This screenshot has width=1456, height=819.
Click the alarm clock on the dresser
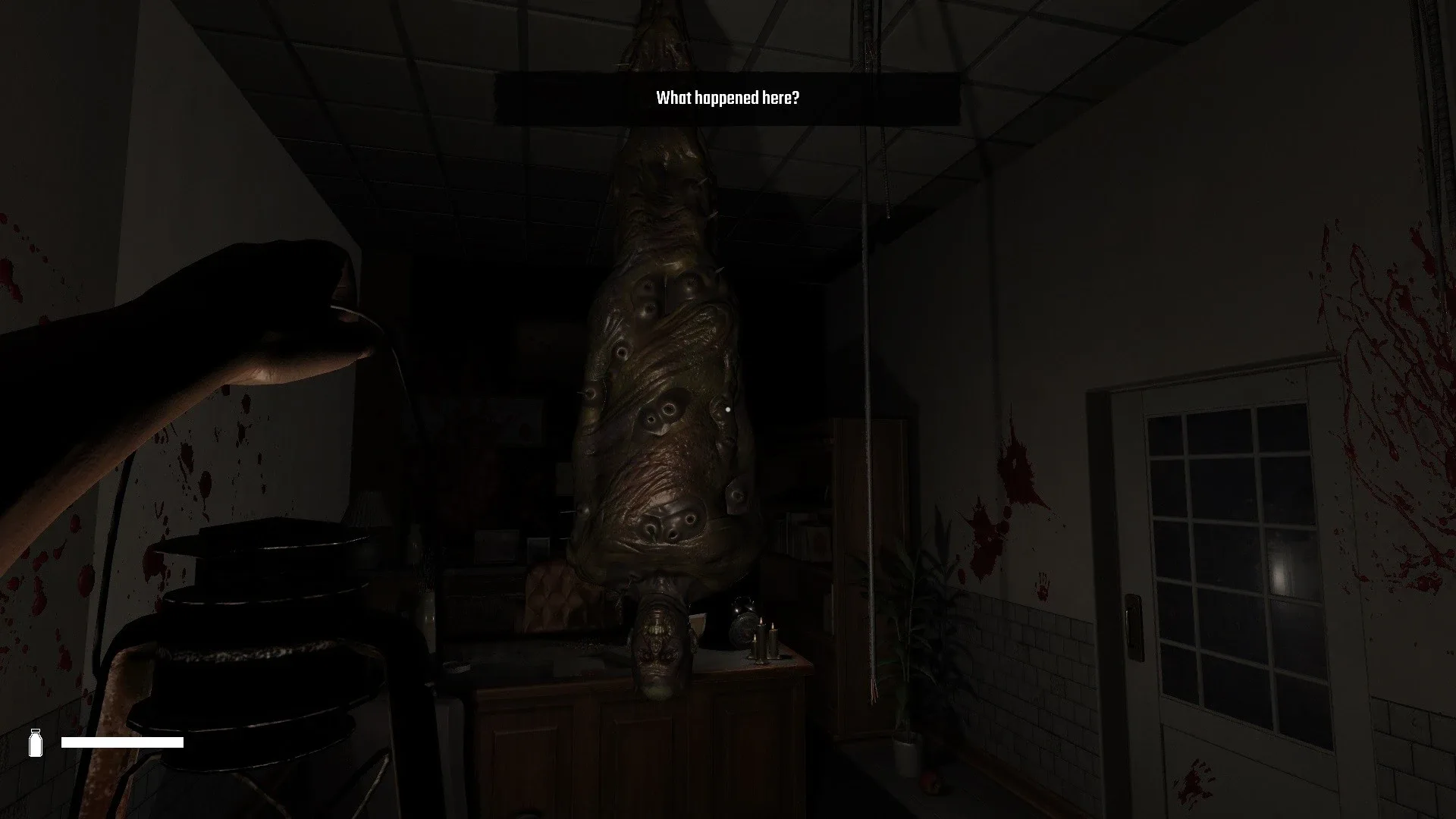[x=745, y=622]
